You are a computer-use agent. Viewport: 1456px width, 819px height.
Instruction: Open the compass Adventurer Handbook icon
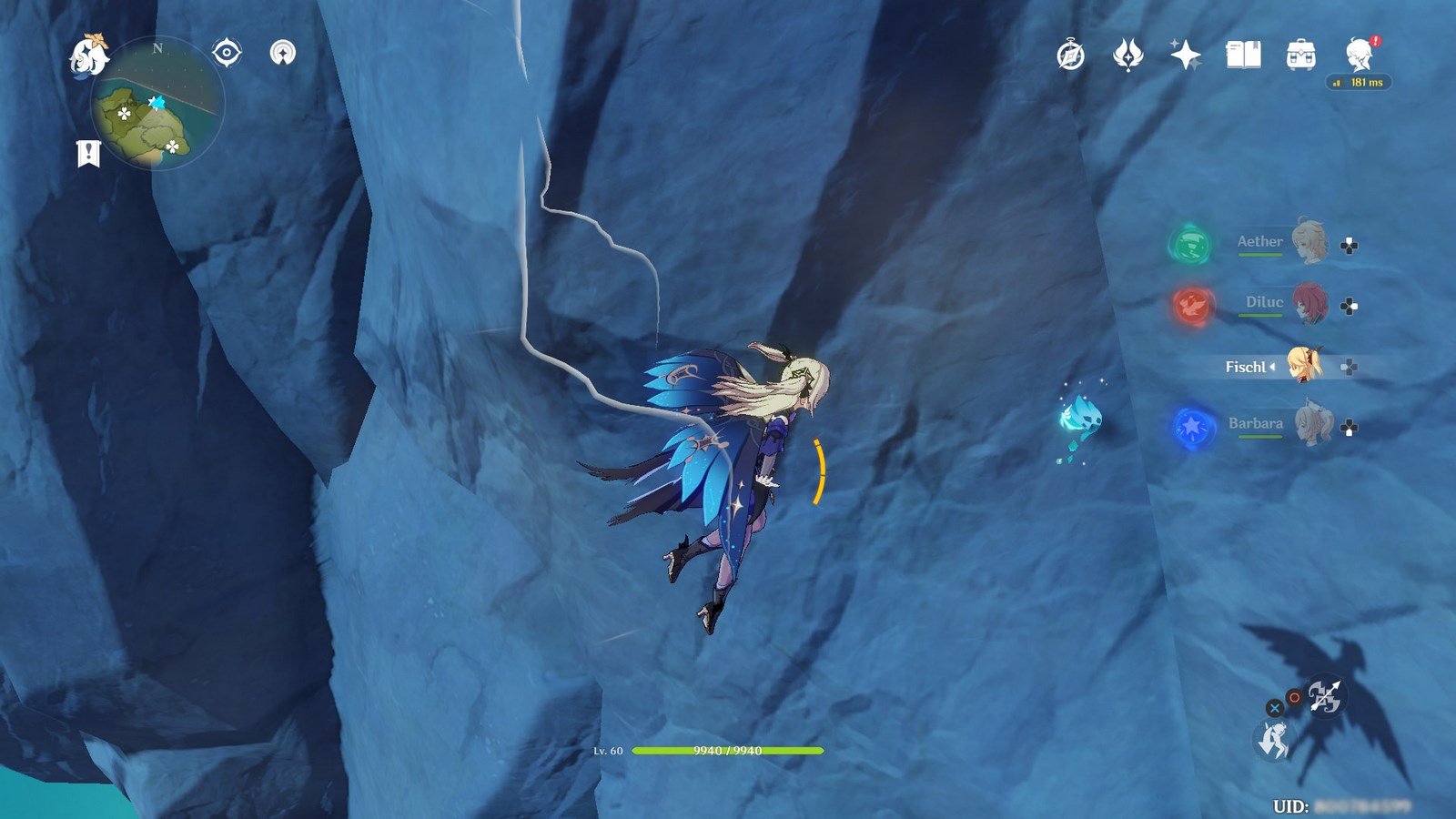(1070, 56)
